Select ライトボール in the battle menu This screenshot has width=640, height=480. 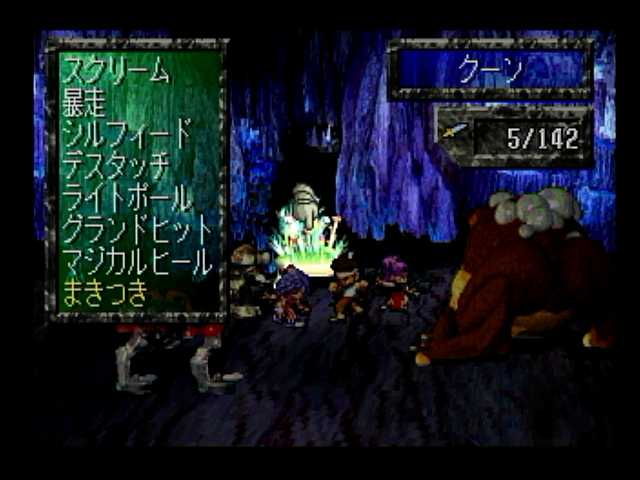coord(126,197)
